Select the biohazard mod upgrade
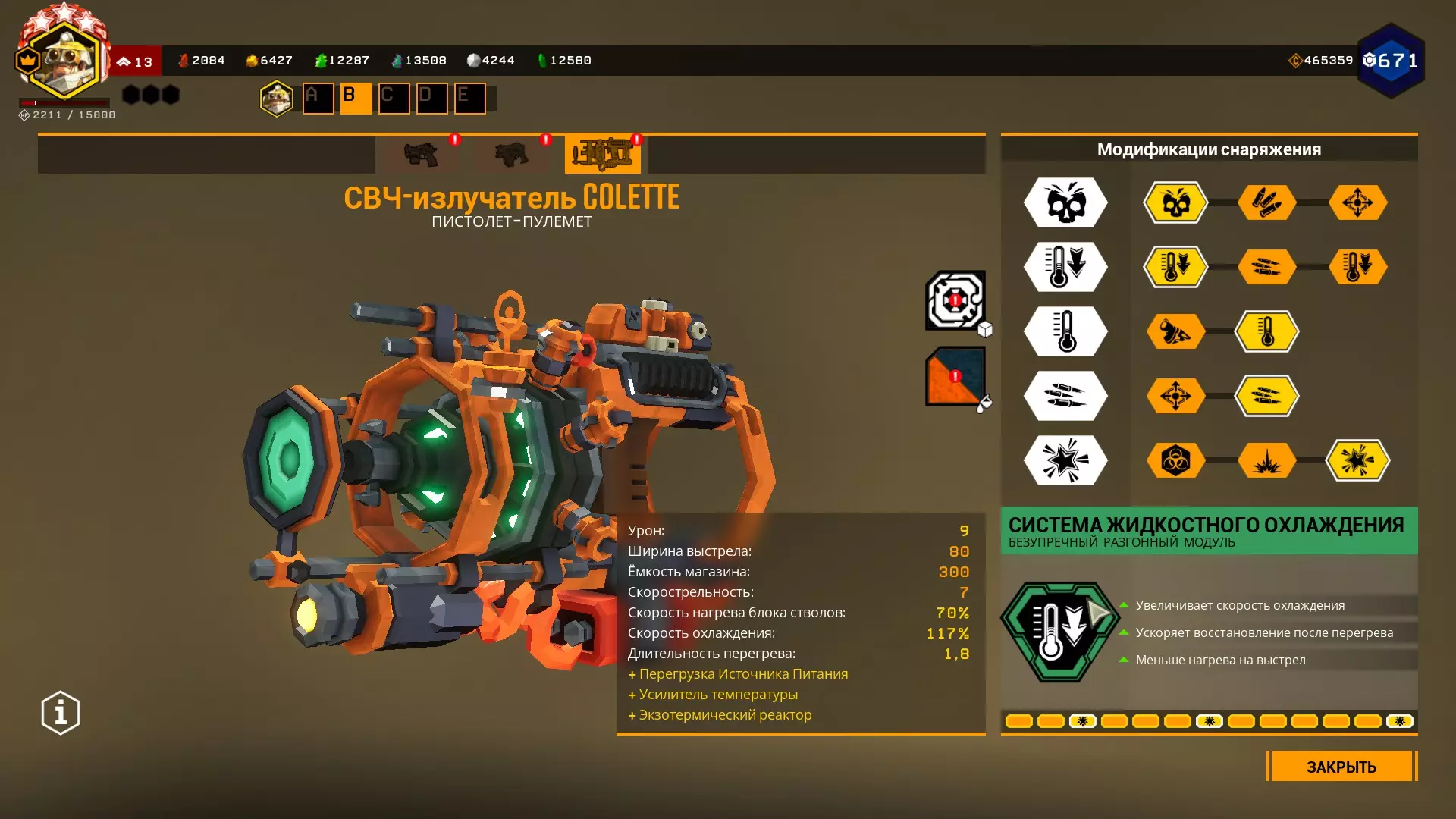 coord(1175,460)
